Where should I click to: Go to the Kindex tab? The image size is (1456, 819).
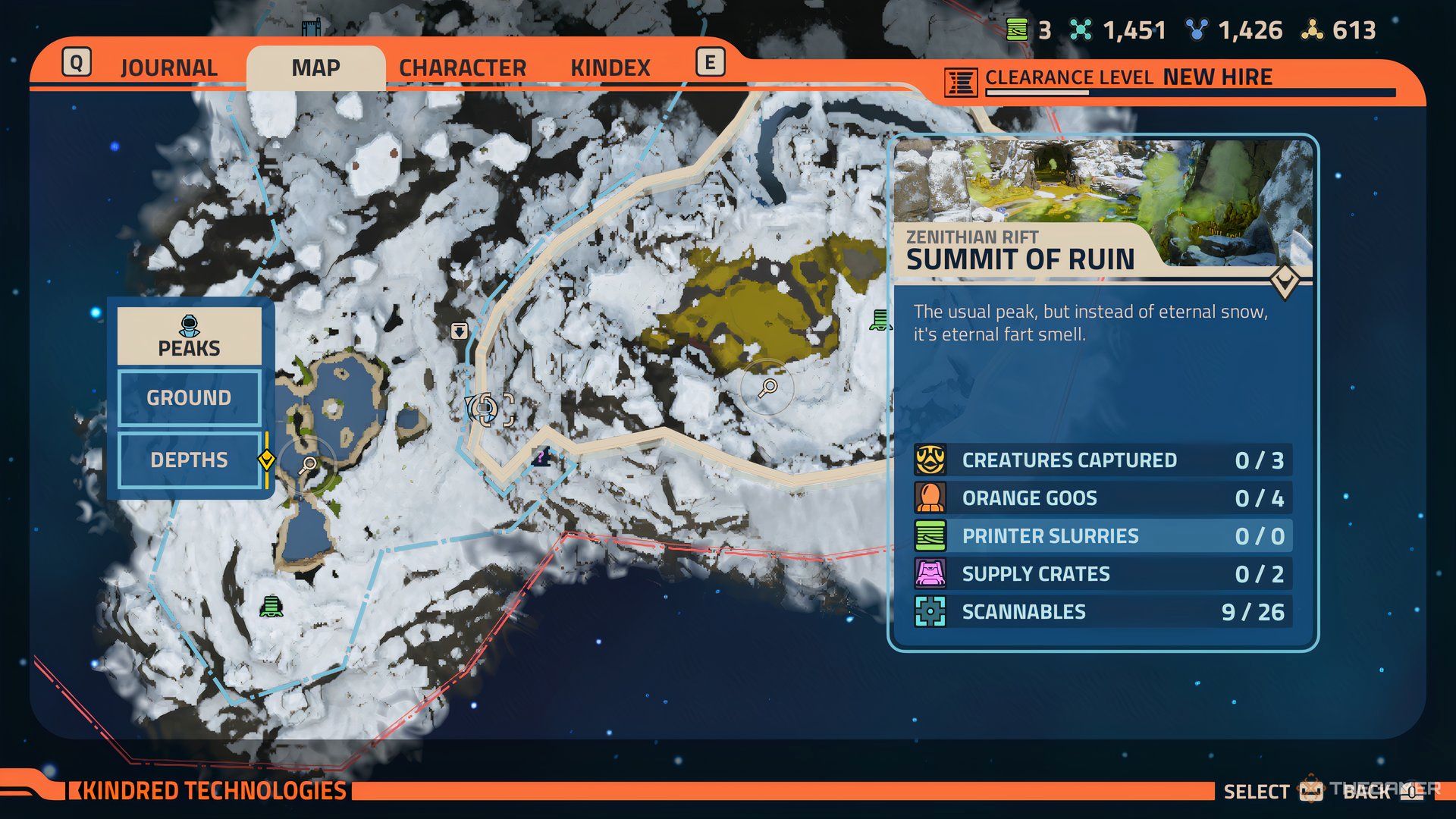pos(610,68)
